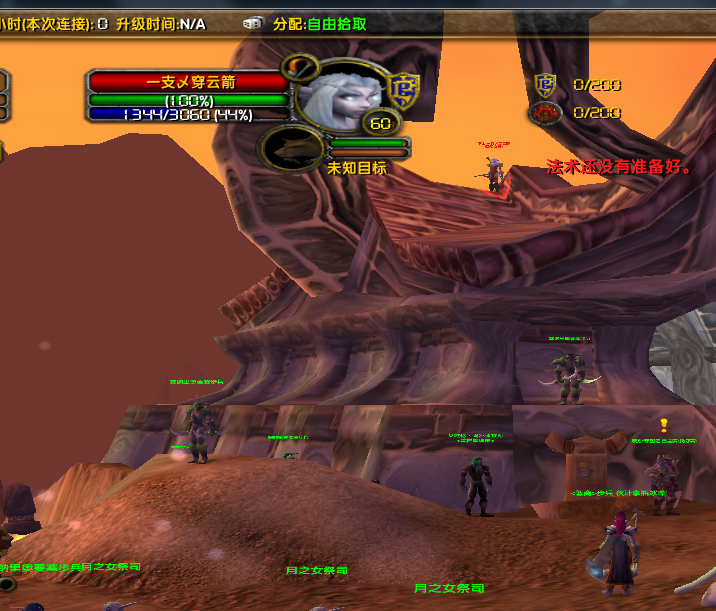This screenshot has height=611, width=716.
Task: Select the Alliance score icon in the battleground tracker
Action: (545, 85)
